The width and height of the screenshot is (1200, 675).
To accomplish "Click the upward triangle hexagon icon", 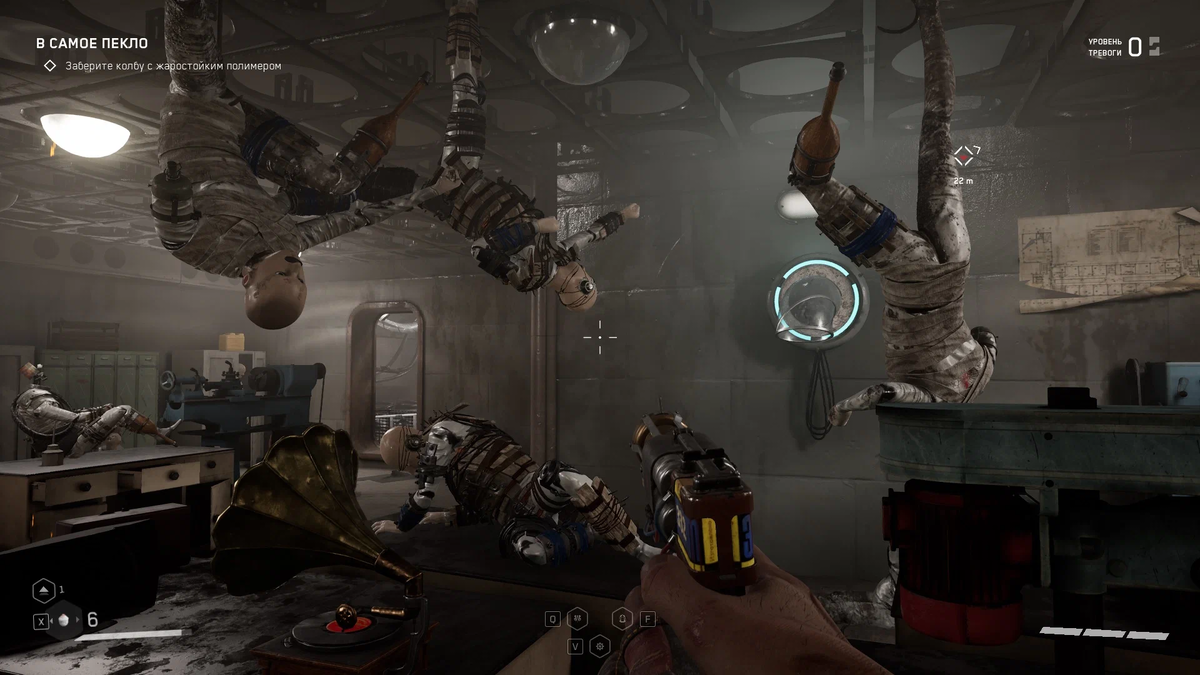I will coord(44,591).
